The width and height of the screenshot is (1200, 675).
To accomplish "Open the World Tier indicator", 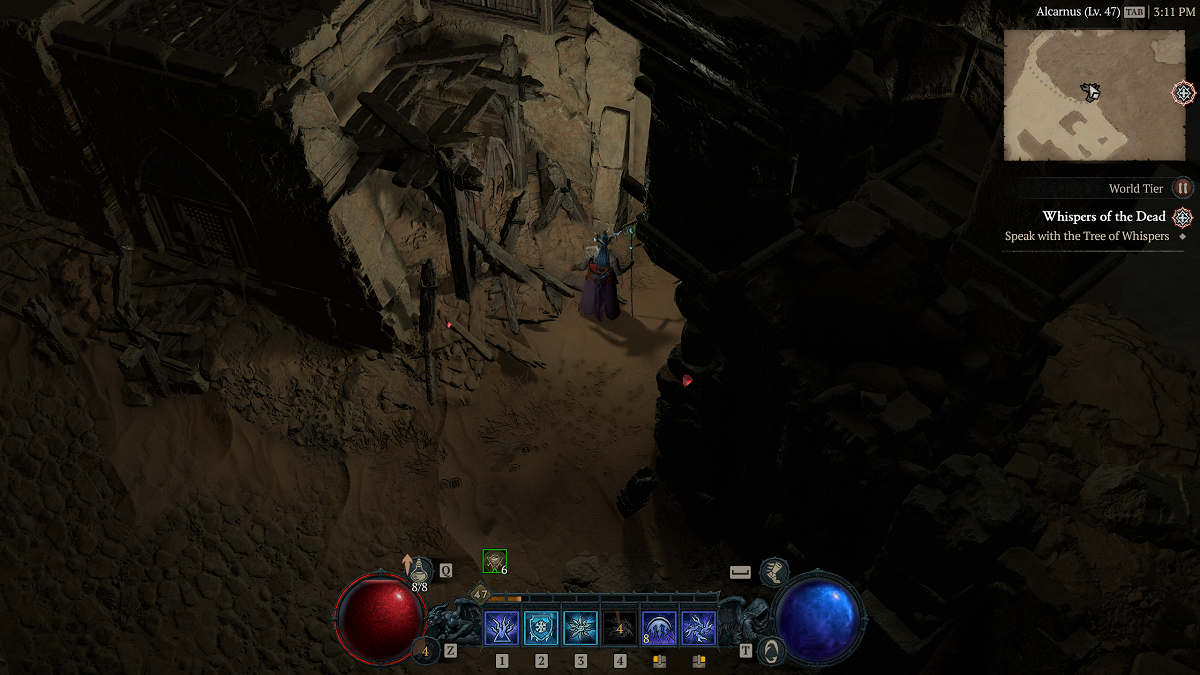I will click(1183, 188).
